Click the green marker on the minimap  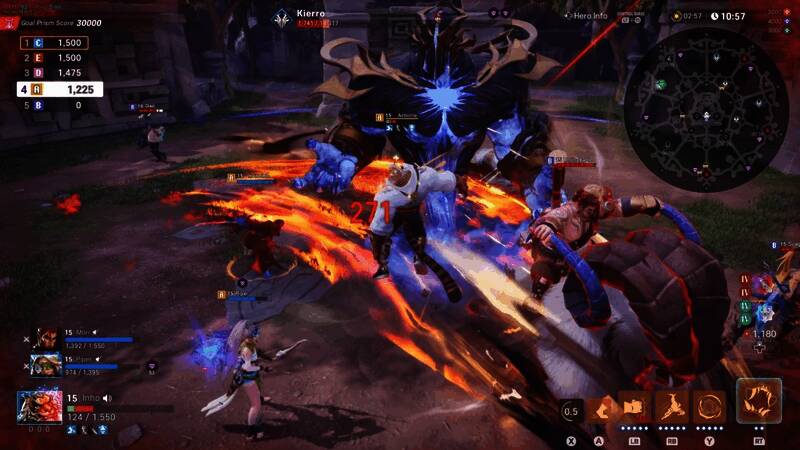coord(659,86)
